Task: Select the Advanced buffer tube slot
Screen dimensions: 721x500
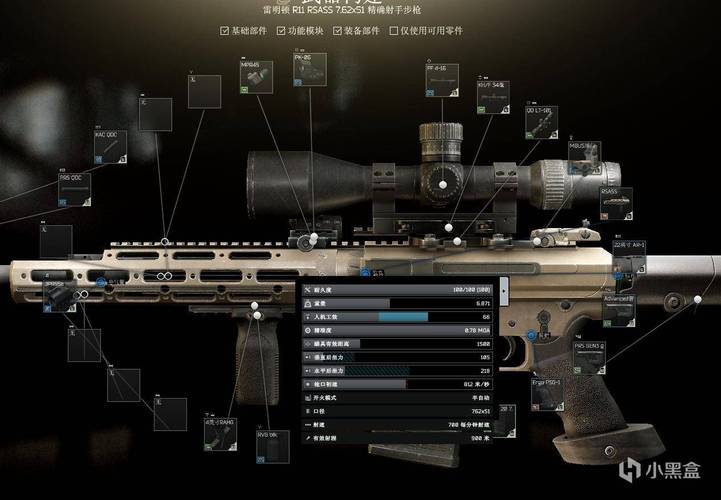Action: point(618,310)
